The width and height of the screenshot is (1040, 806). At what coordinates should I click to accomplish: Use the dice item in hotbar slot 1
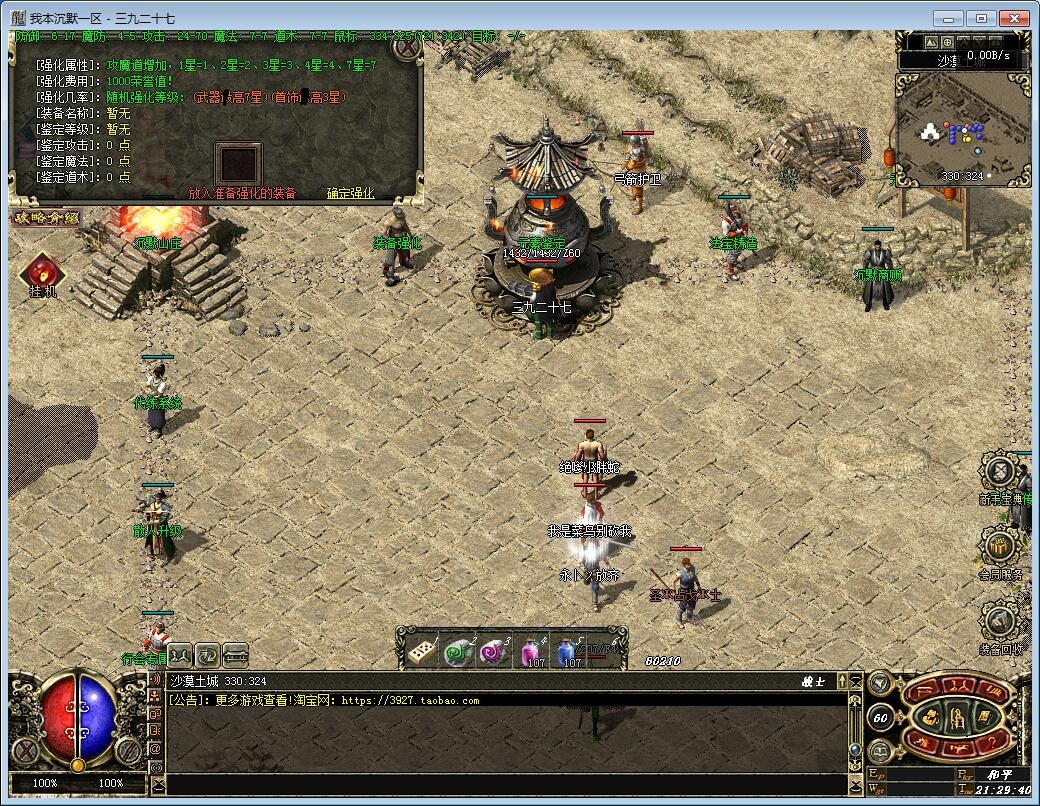[x=421, y=651]
